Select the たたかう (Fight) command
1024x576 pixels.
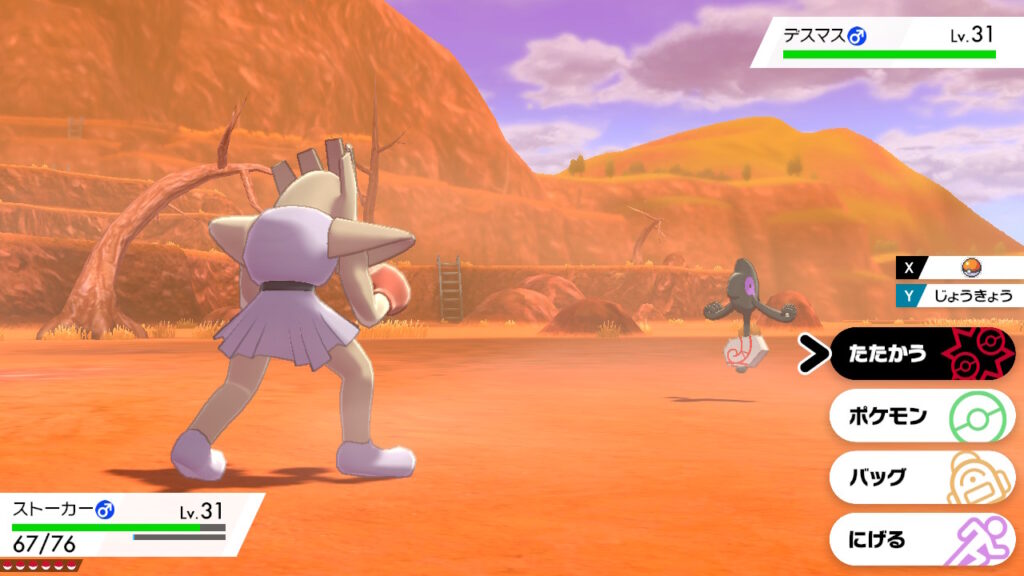[920, 354]
